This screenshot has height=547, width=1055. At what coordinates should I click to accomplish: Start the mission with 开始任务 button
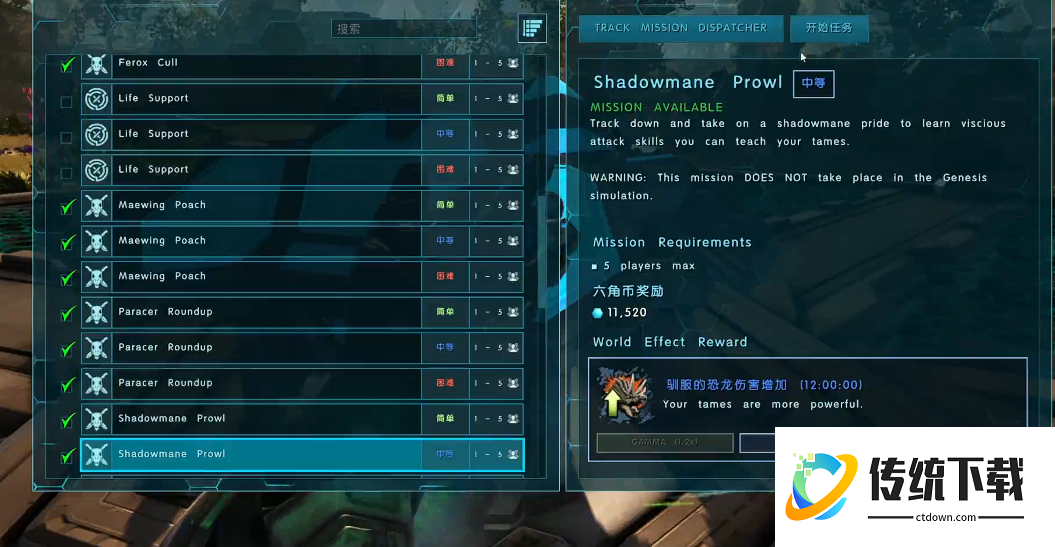[829, 28]
